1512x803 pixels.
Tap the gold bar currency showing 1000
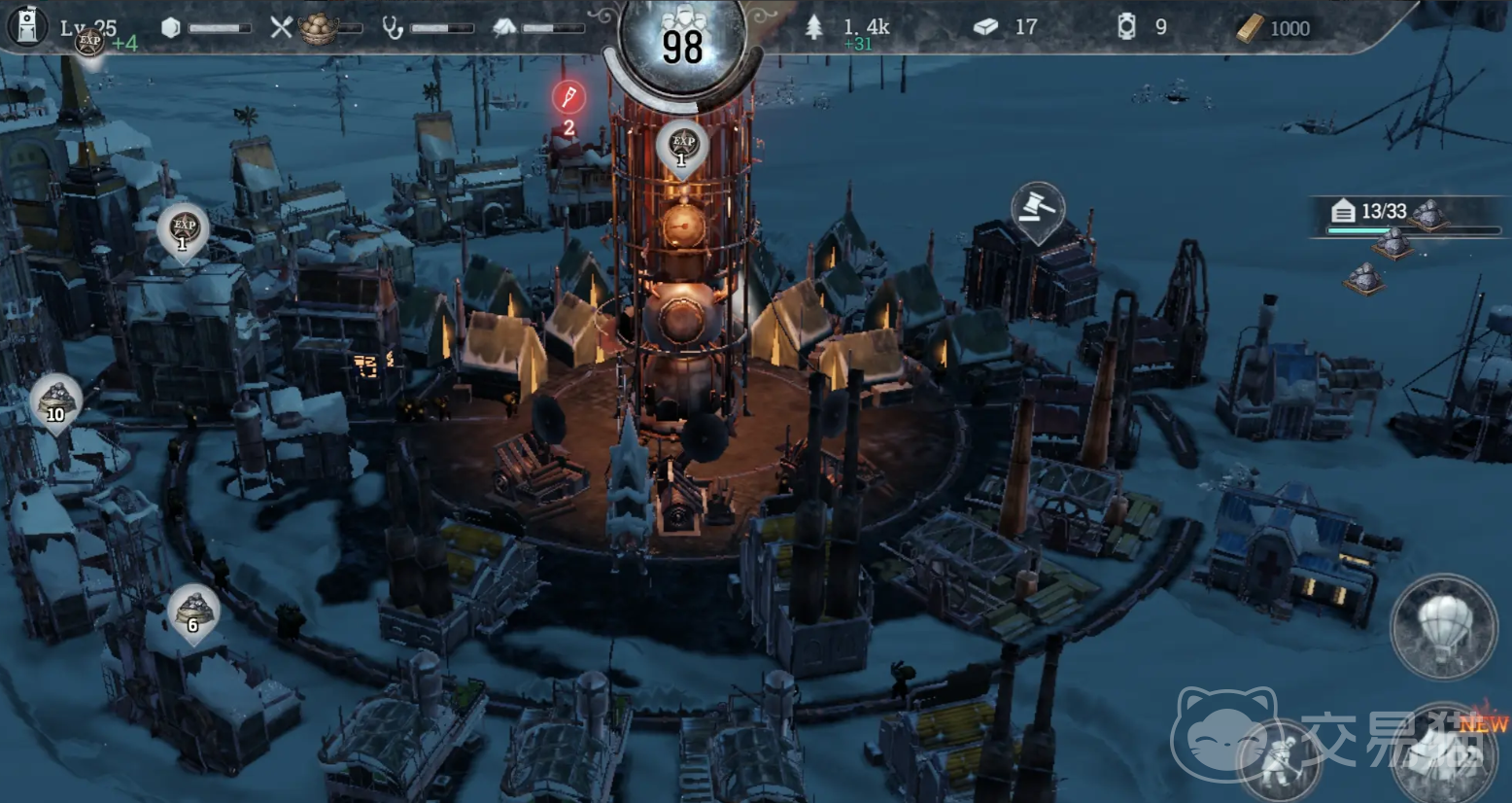coord(1250,28)
